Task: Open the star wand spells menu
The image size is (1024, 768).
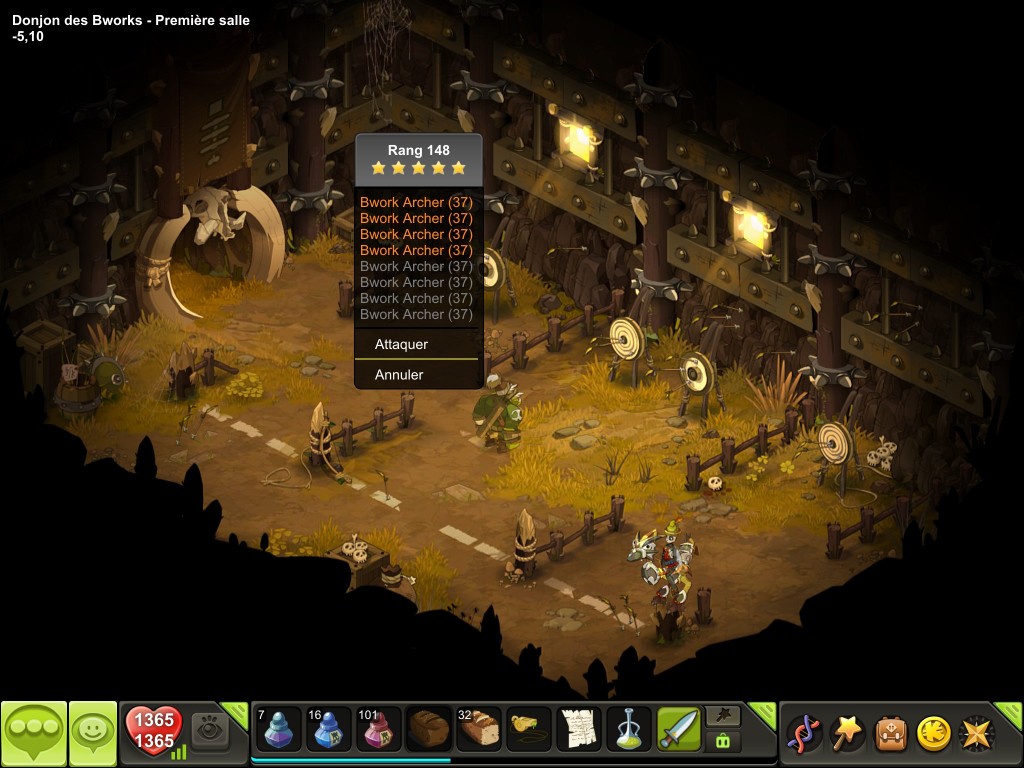Action: [x=847, y=733]
